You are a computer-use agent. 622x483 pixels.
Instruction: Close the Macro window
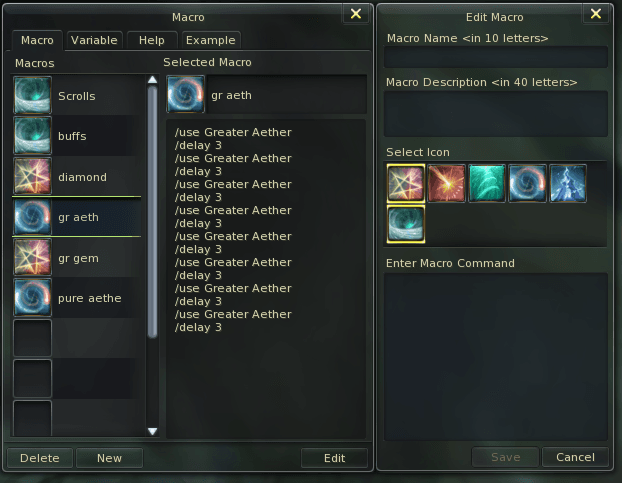pos(356,13)
